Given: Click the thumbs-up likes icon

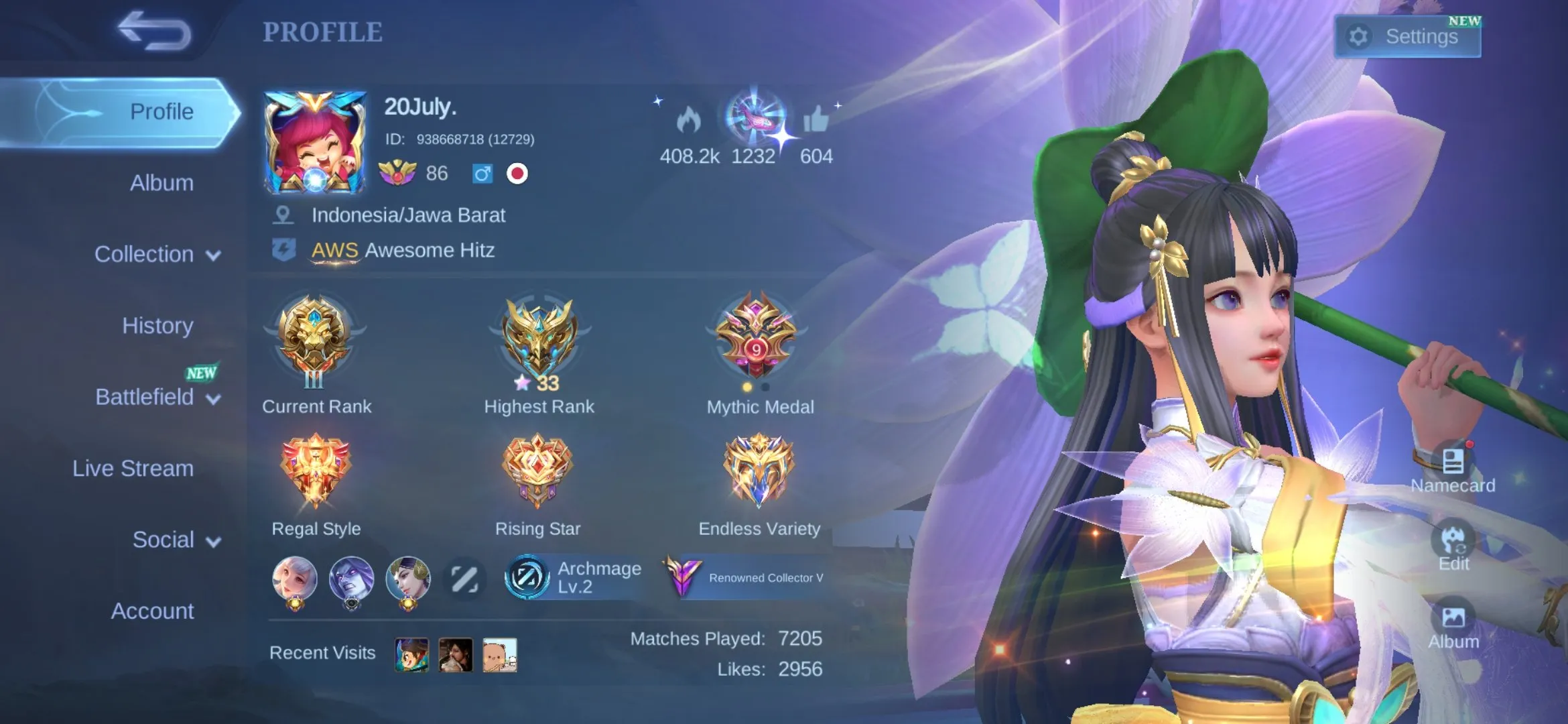Looking at the screenshot, I should 816,121.
